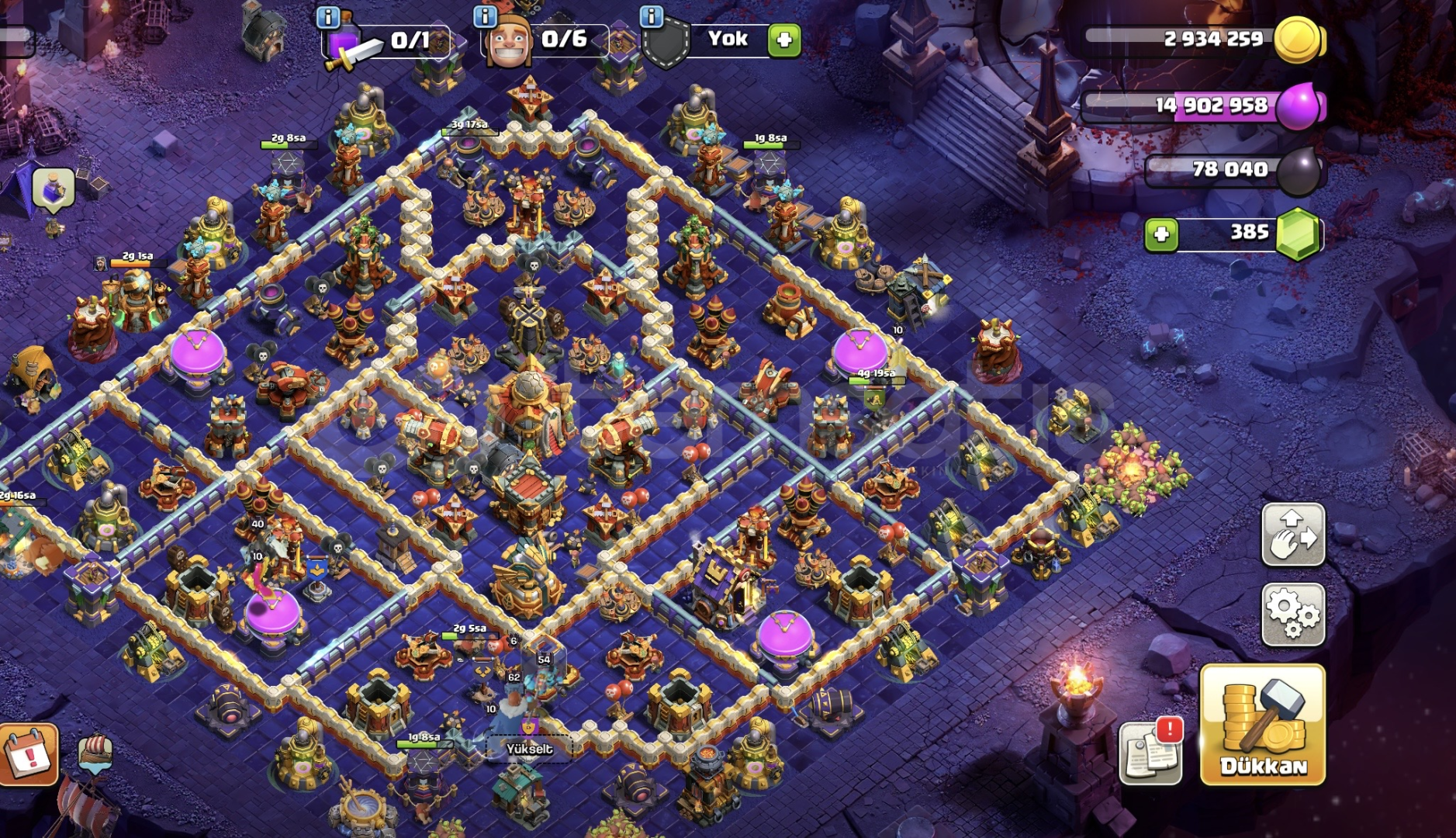1456x838 pixels.
Task: Add more gems with green plus
Action: click(1161, 234)
